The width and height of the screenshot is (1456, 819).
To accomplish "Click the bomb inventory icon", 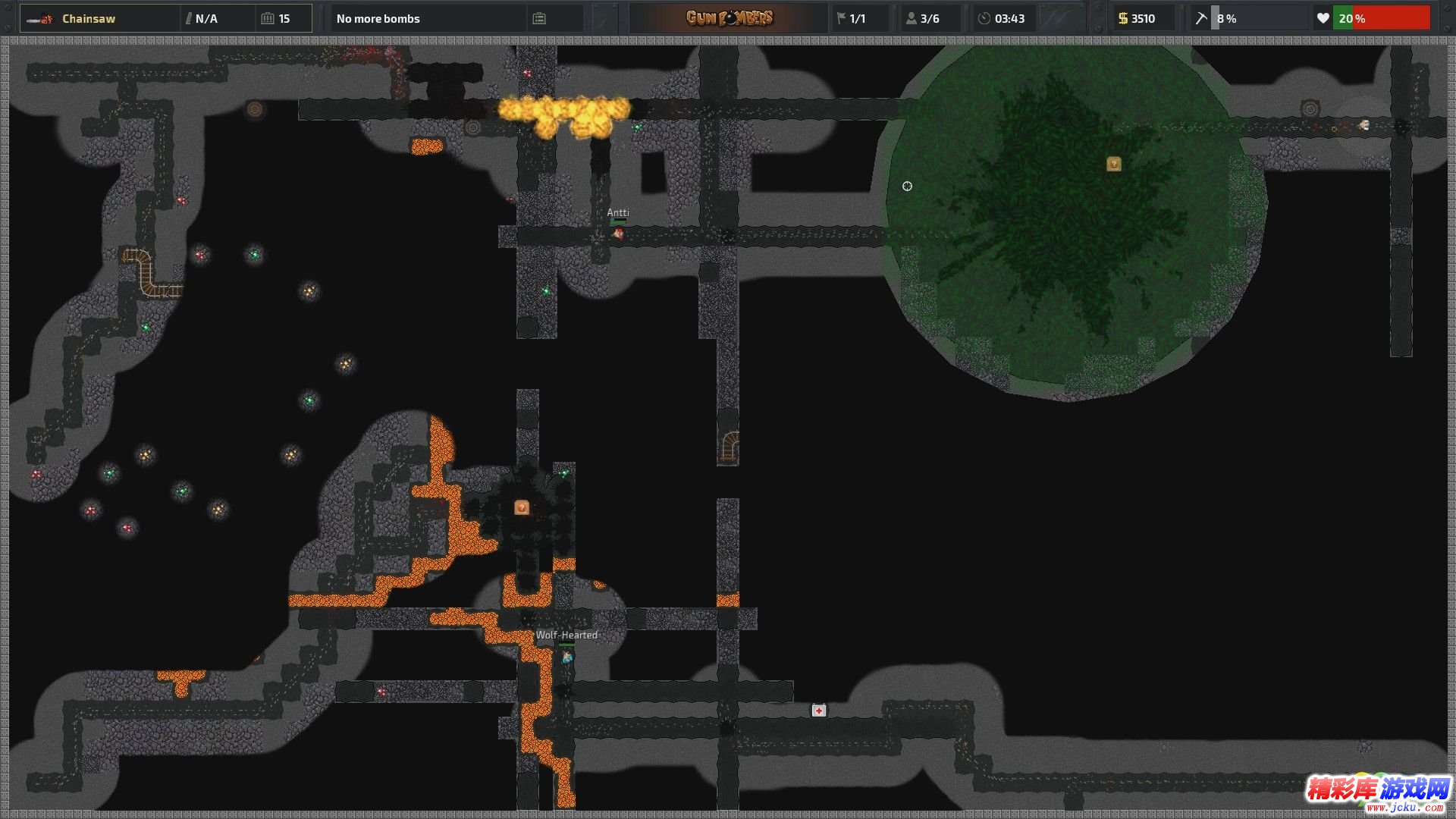I will (539, 18).
